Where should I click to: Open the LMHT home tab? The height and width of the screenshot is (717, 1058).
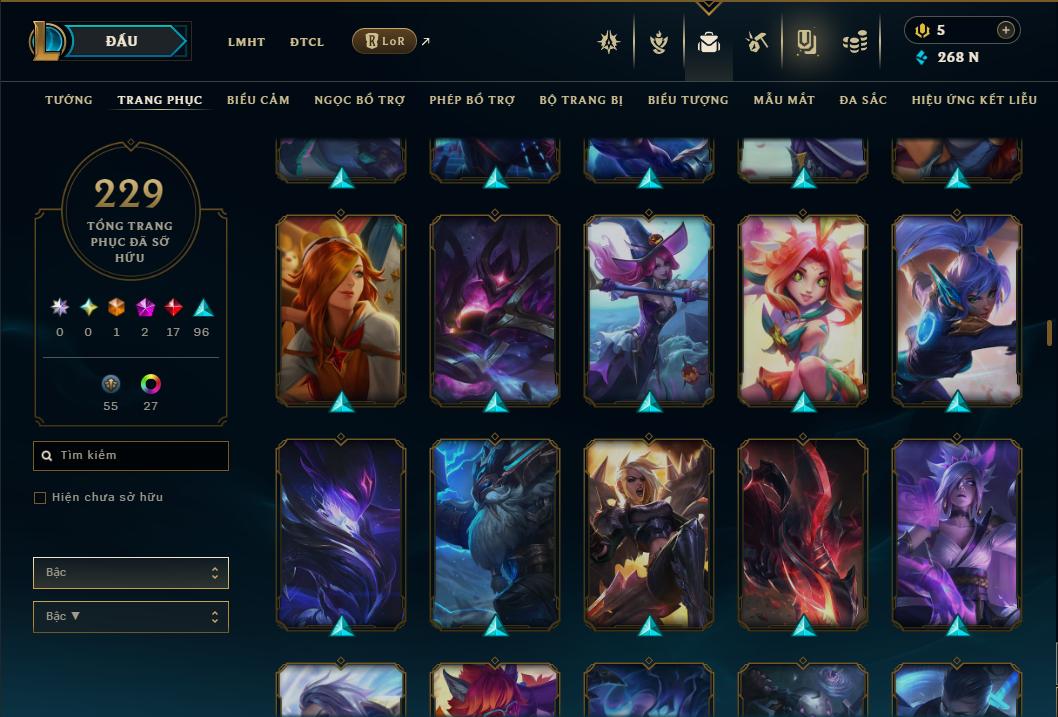tap(246, 42)
